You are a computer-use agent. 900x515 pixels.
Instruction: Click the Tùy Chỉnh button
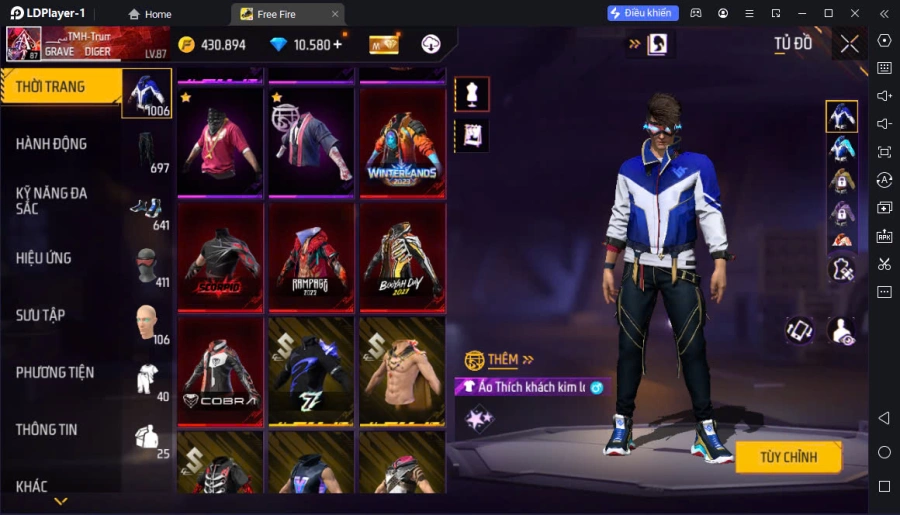[x=788, y=457]
